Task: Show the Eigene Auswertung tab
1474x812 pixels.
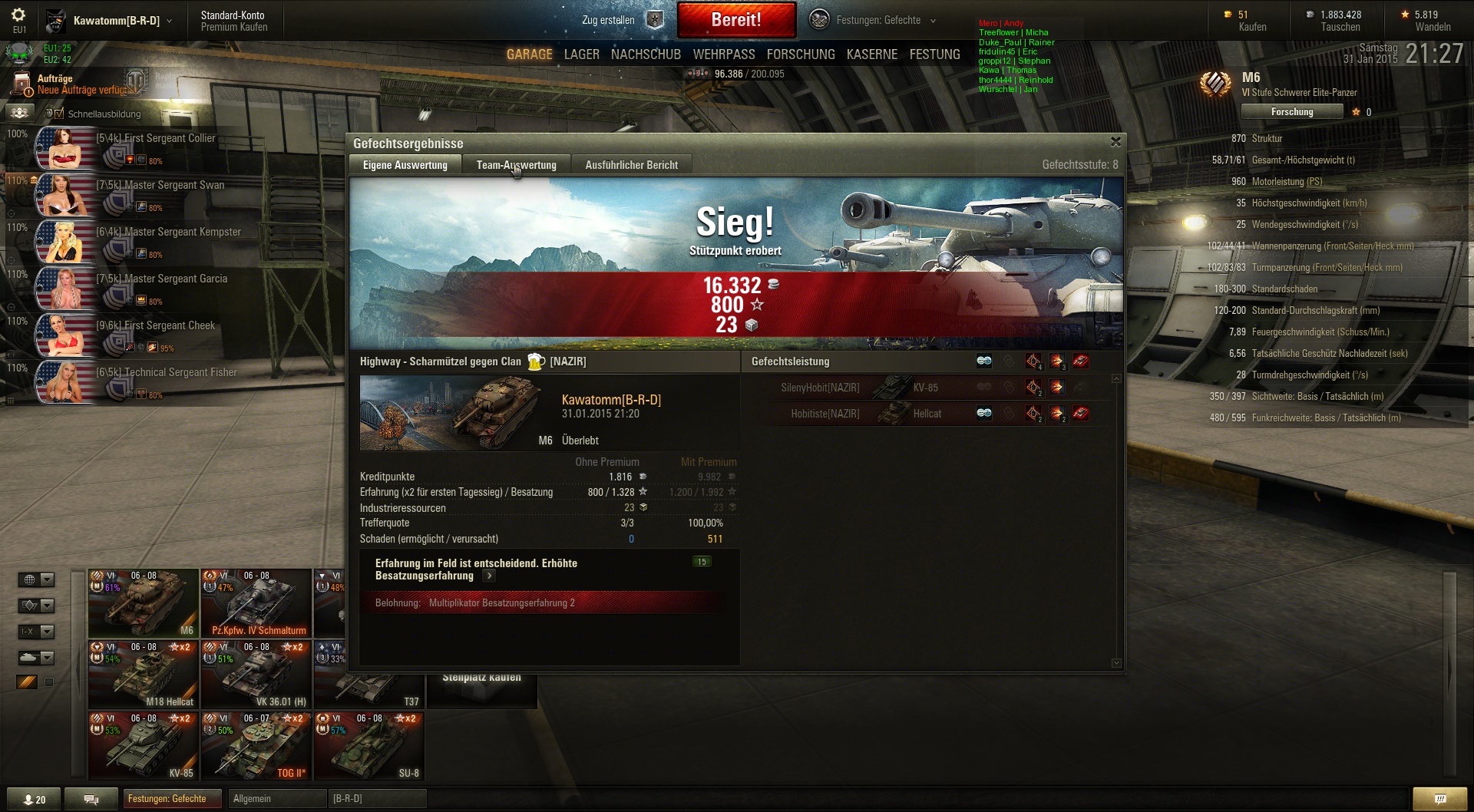Action: 405,165
